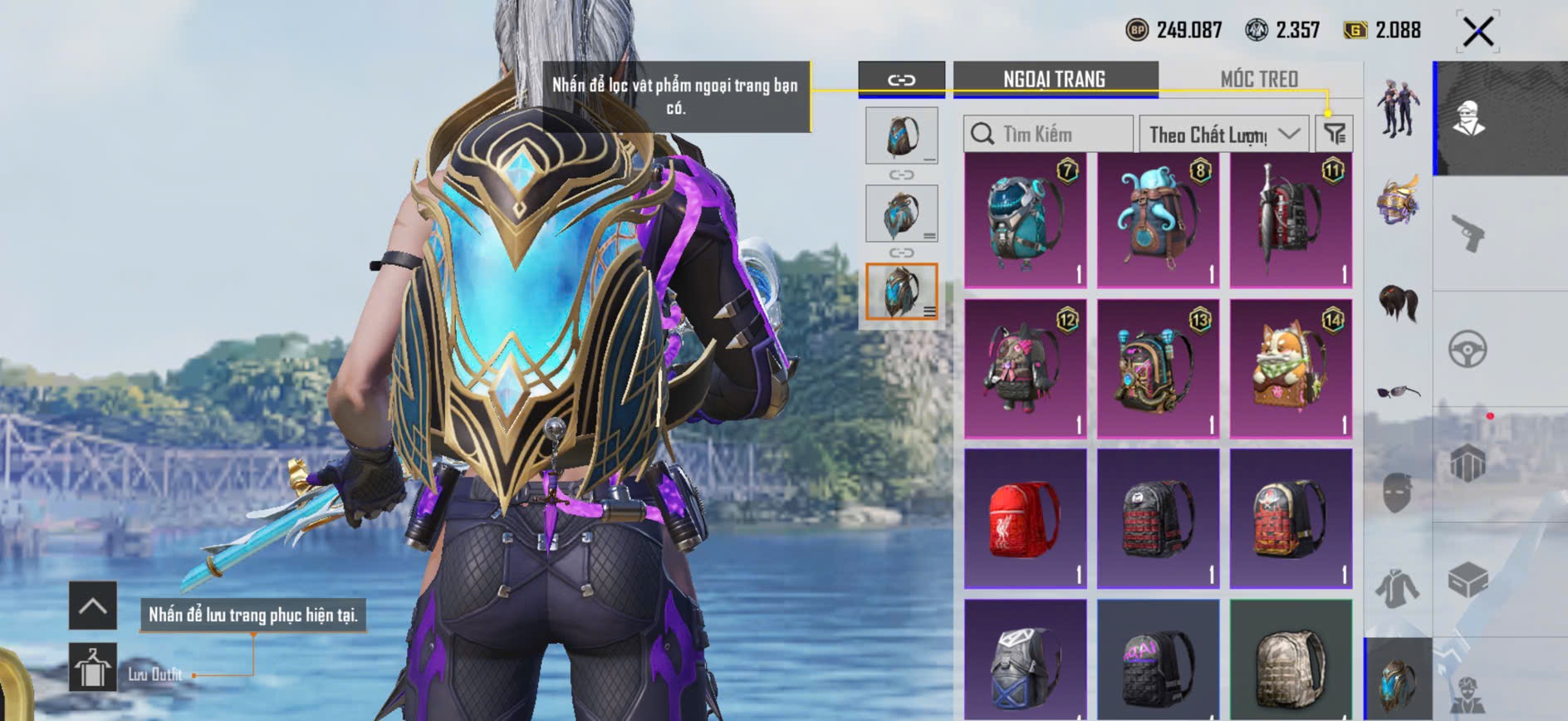This screenshot has width=1568, height=721.
Task: Open the sunglasses category
Action: 1399,391
